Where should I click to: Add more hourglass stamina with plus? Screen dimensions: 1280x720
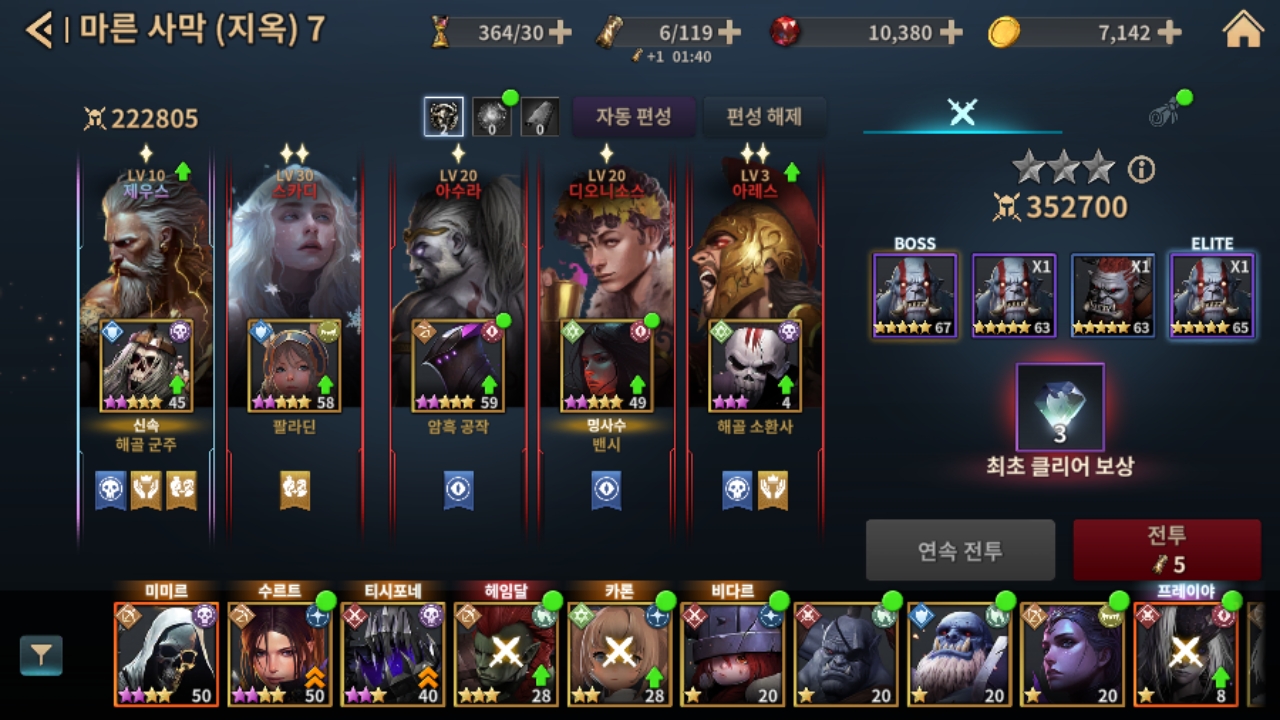click(560, 33)
